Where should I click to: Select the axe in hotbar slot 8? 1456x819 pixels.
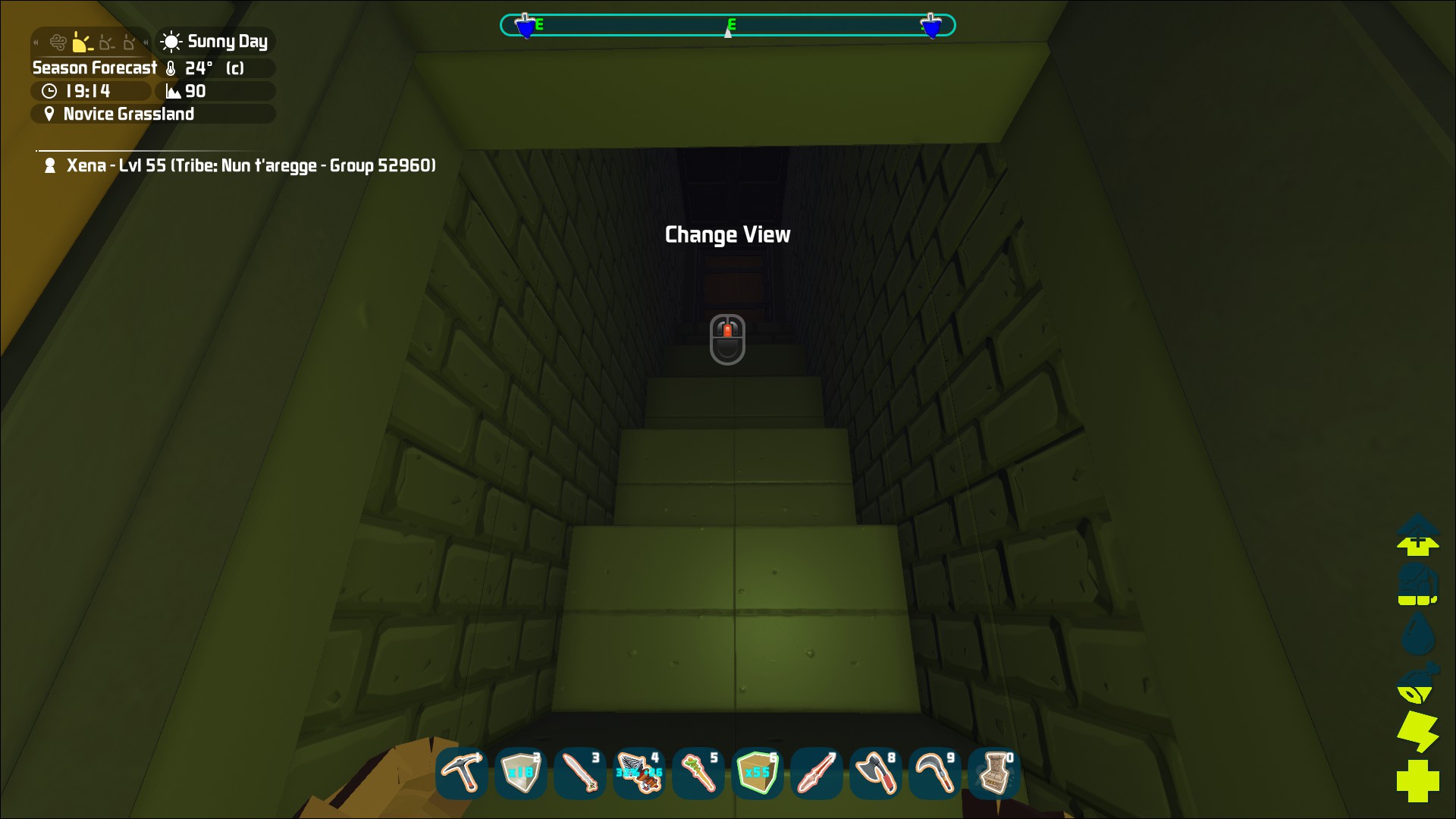point(875,773)
